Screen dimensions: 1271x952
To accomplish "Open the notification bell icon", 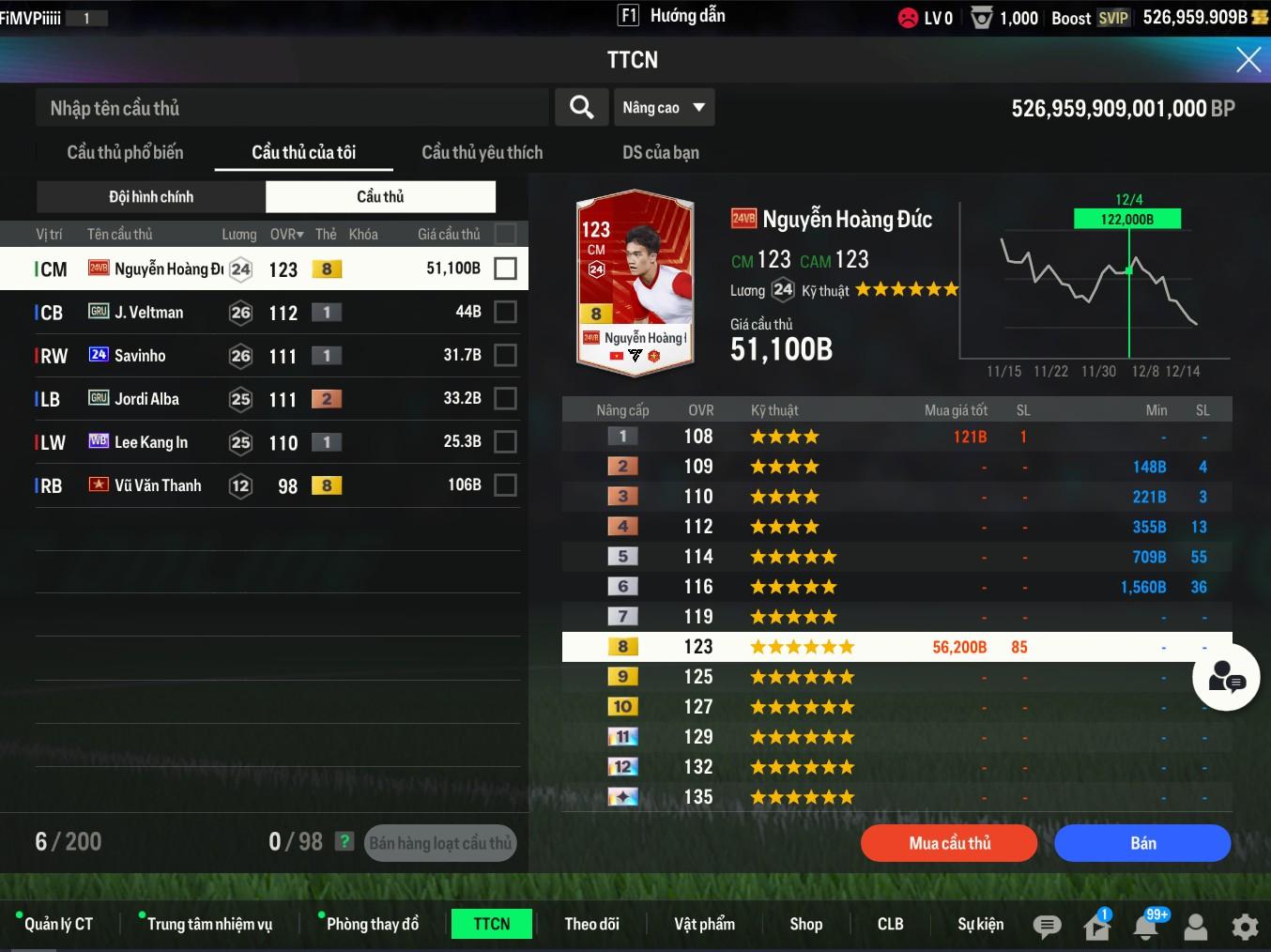I will point(1146,927).
